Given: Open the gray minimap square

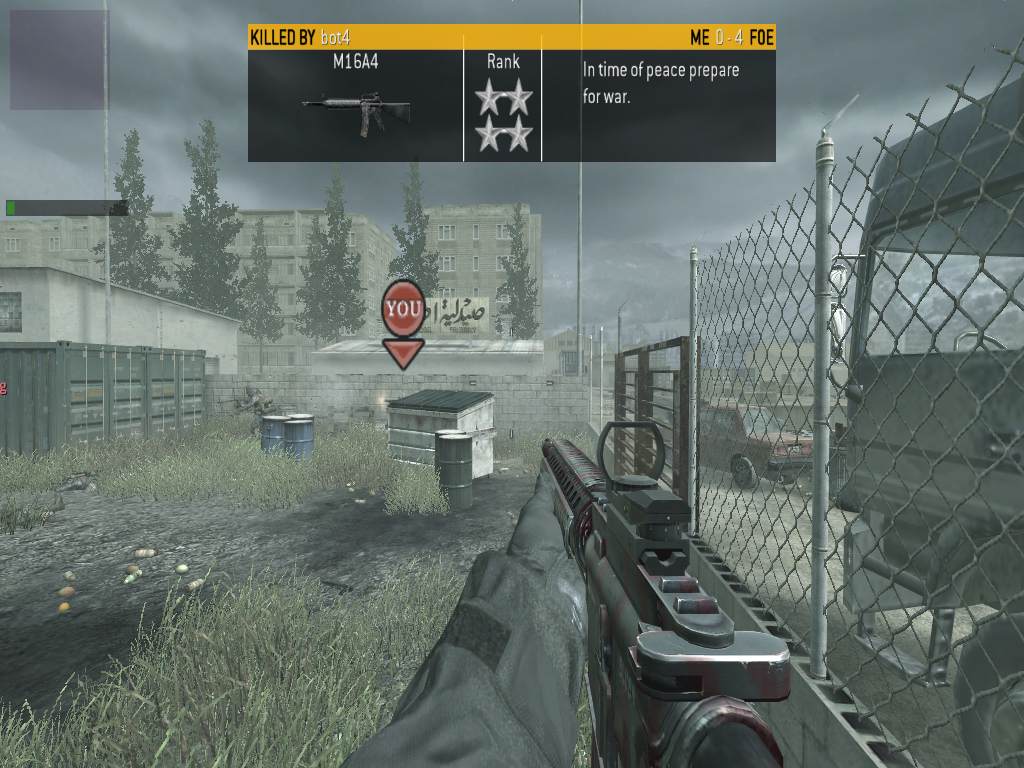Looking at the screenshot, I should tap(58, 60).
